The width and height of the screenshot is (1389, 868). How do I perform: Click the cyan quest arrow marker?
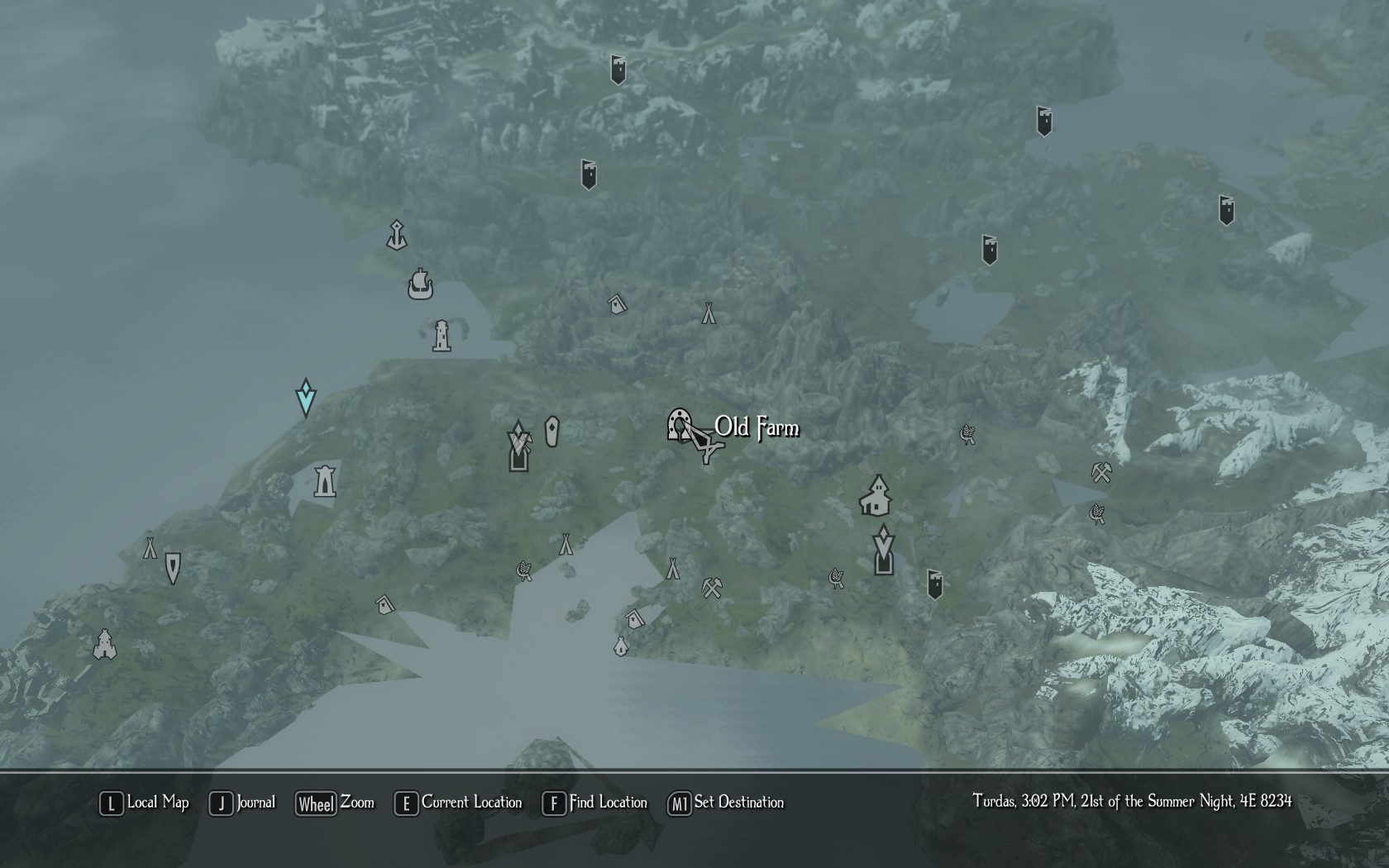tap(306, 398)
